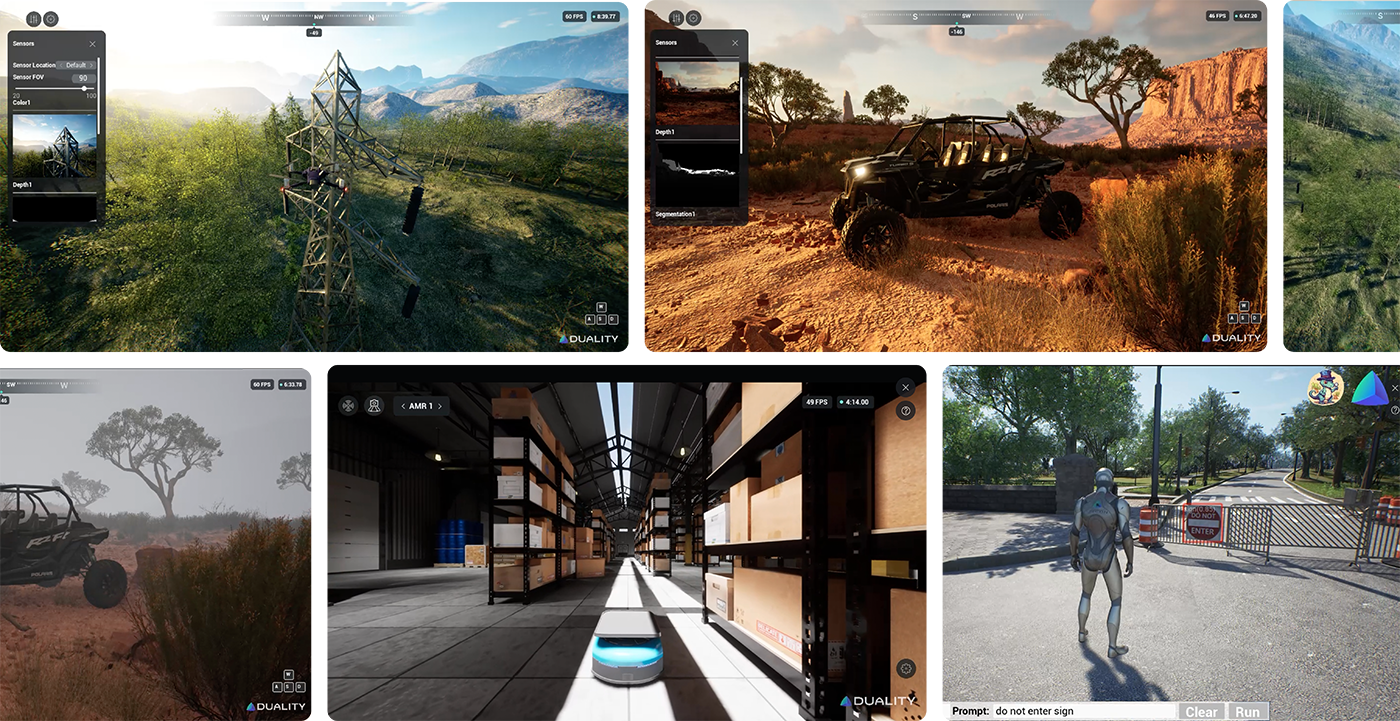Viewport: 1400px width, 721px height.
Task: Click the cartoon avatar icon
Action: click(x=1325, y=388)
